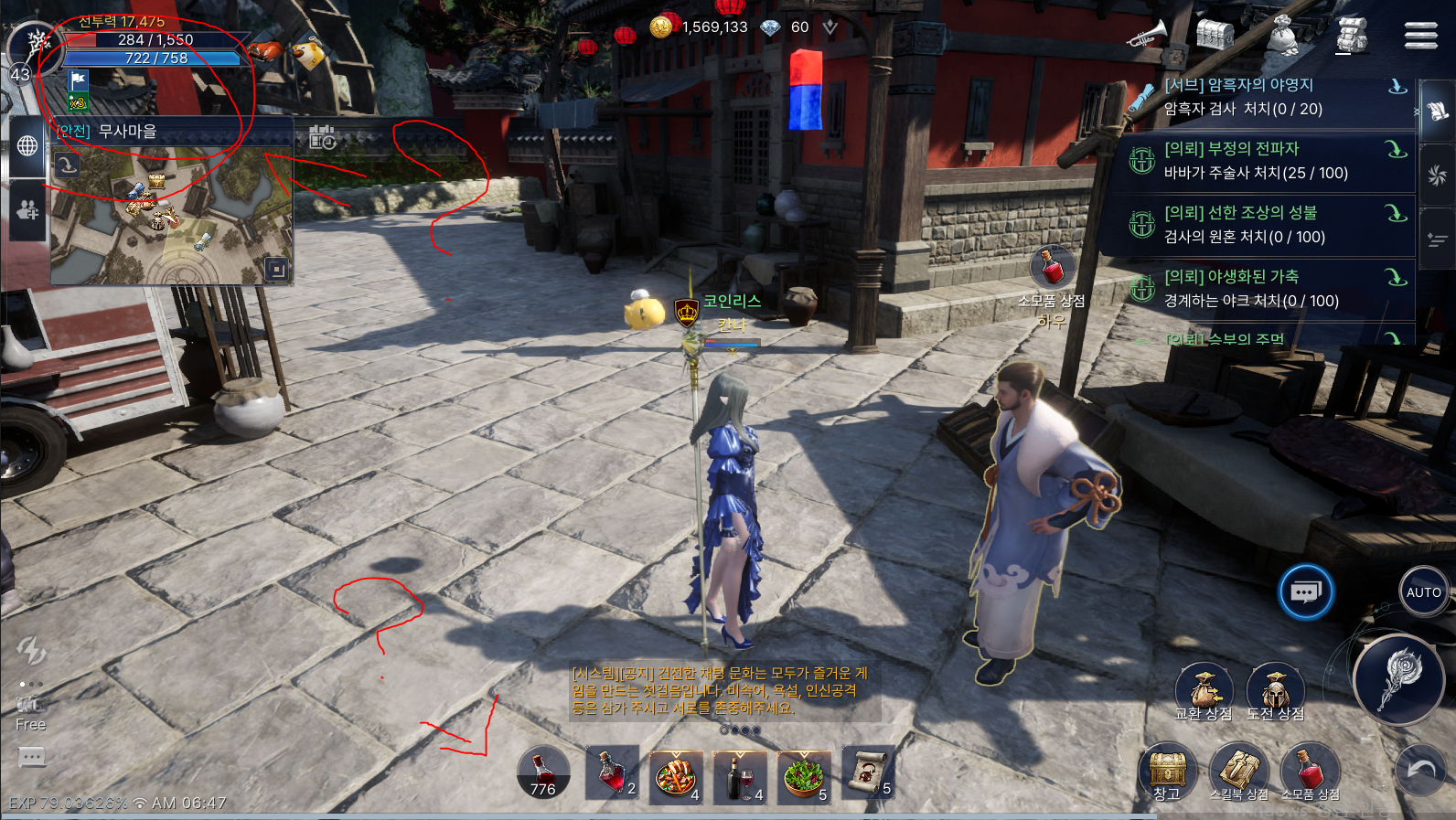Viewport: 1456px width, 820px height.
Task: Select the 야생화된 가축 request quest
Action: tap(1262, 289)
